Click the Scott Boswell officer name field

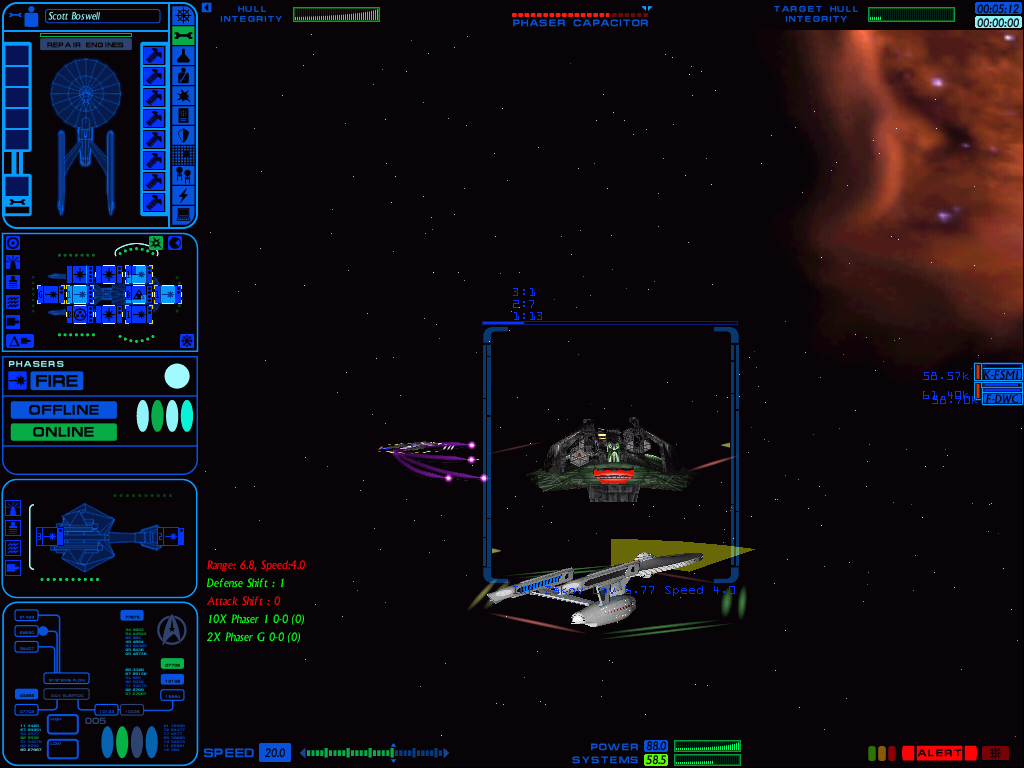(102, 16)
